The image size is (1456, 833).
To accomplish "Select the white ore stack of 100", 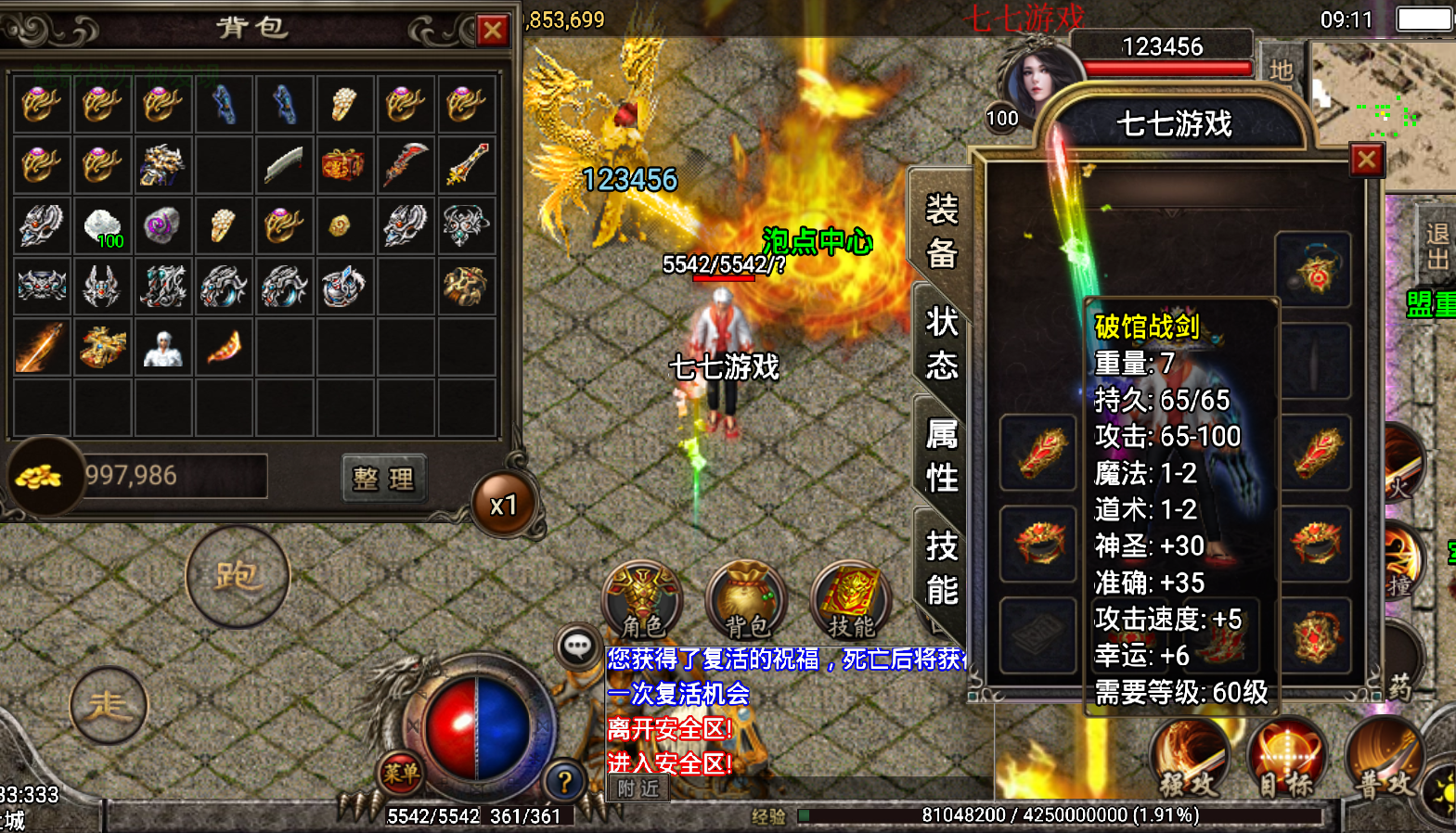I will 102,225.
